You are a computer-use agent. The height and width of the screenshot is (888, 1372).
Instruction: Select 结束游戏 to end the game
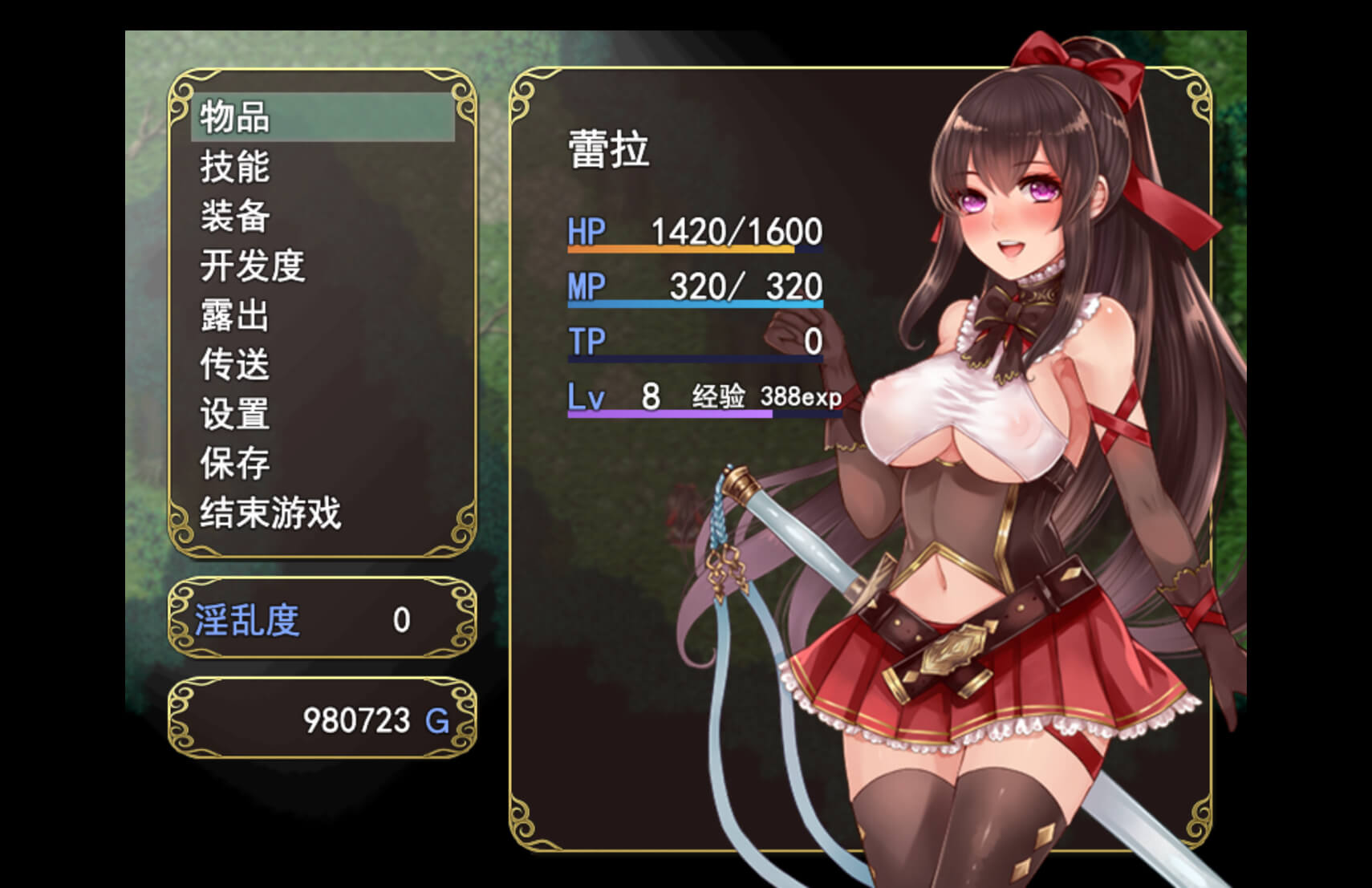270,513
